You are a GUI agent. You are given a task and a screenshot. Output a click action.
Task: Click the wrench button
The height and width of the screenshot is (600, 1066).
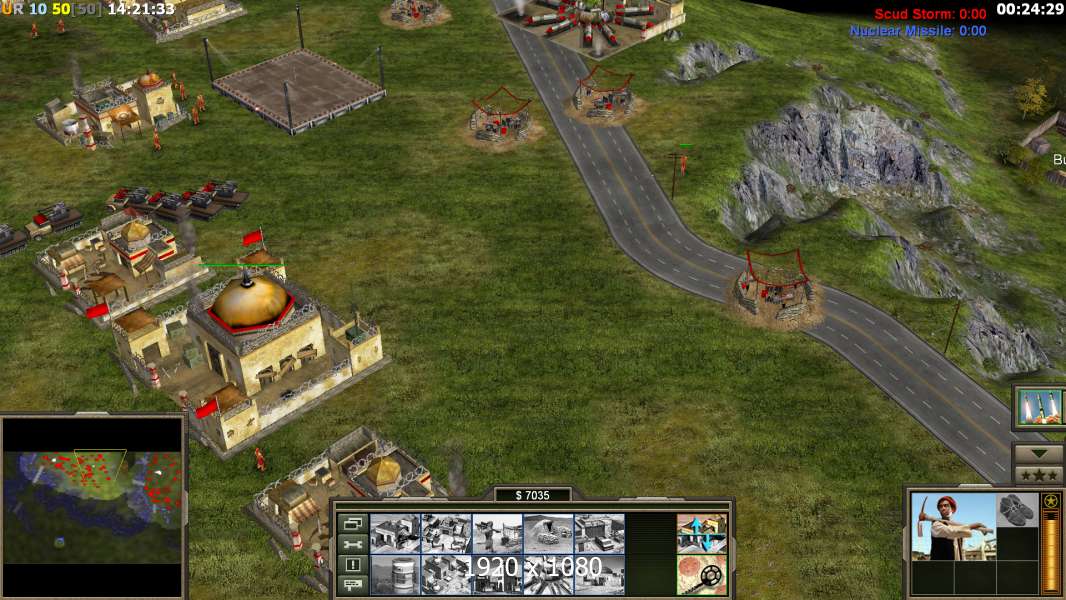[x=351, y=544]
